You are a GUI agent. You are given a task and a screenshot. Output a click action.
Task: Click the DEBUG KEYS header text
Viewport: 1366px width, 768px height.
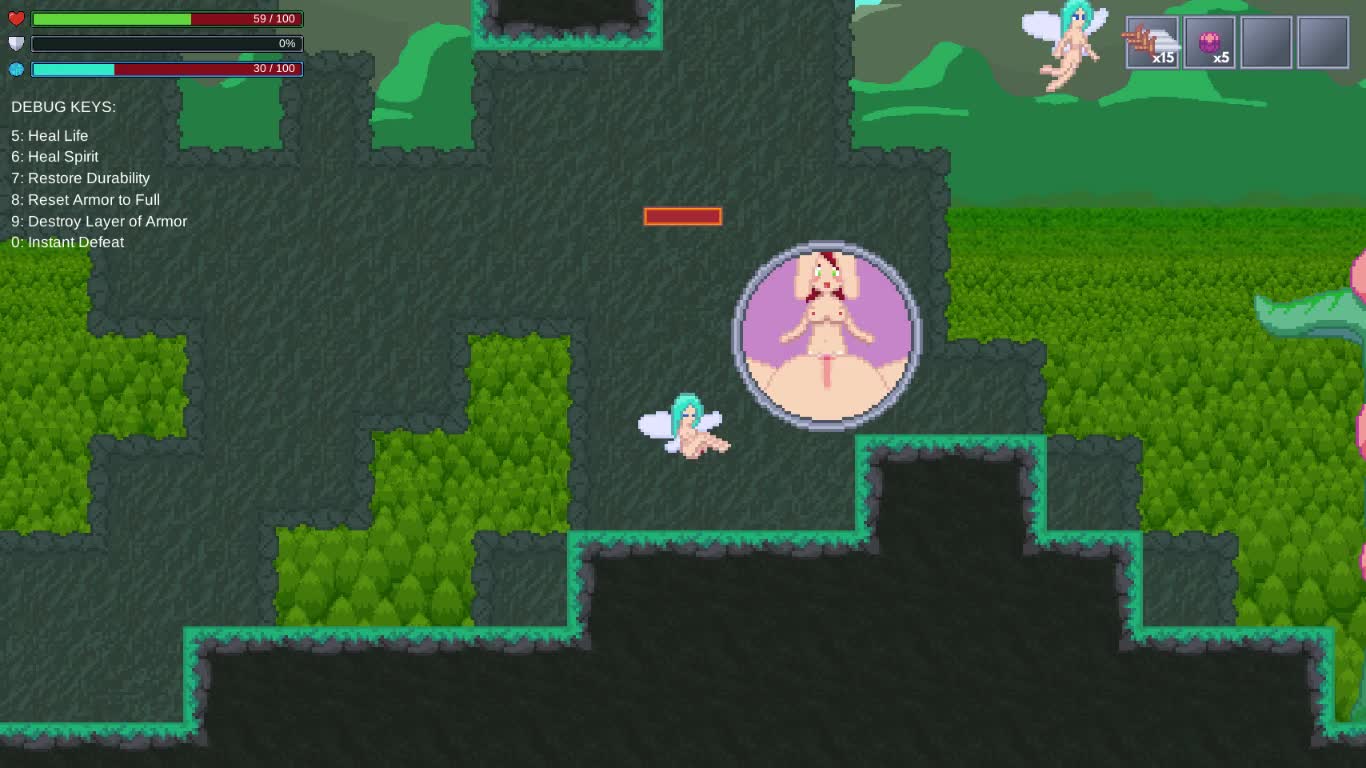pyautogui.click(x=64, y=106)
